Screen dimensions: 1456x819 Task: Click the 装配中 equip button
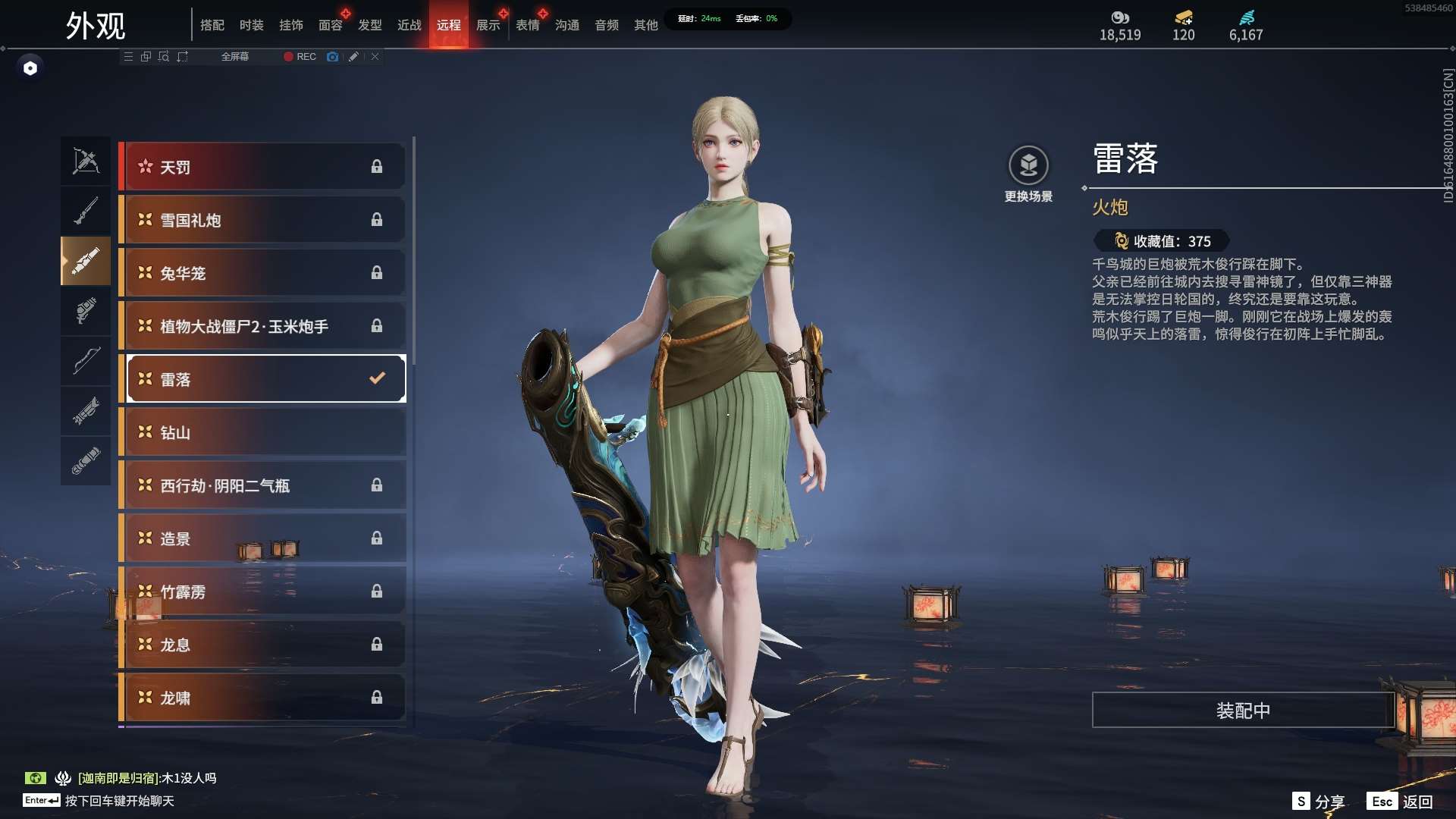tap(1243, 711)
